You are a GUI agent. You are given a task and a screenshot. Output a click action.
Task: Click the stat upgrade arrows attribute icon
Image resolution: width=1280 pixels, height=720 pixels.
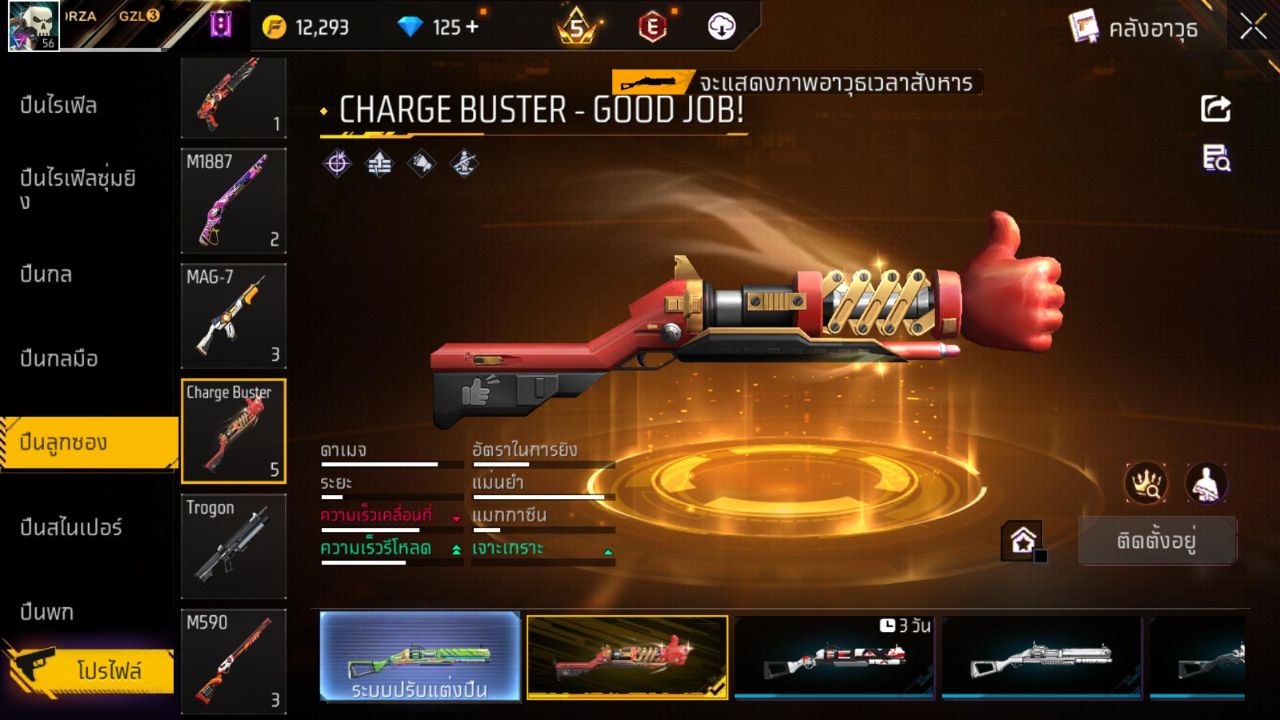pos(381,163)
